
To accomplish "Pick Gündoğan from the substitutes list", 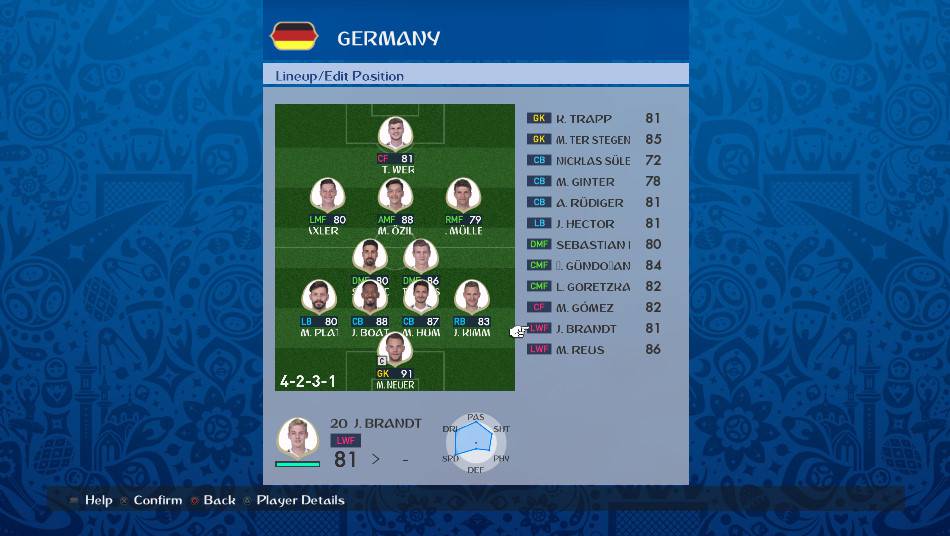I will (x=593, y=265).
